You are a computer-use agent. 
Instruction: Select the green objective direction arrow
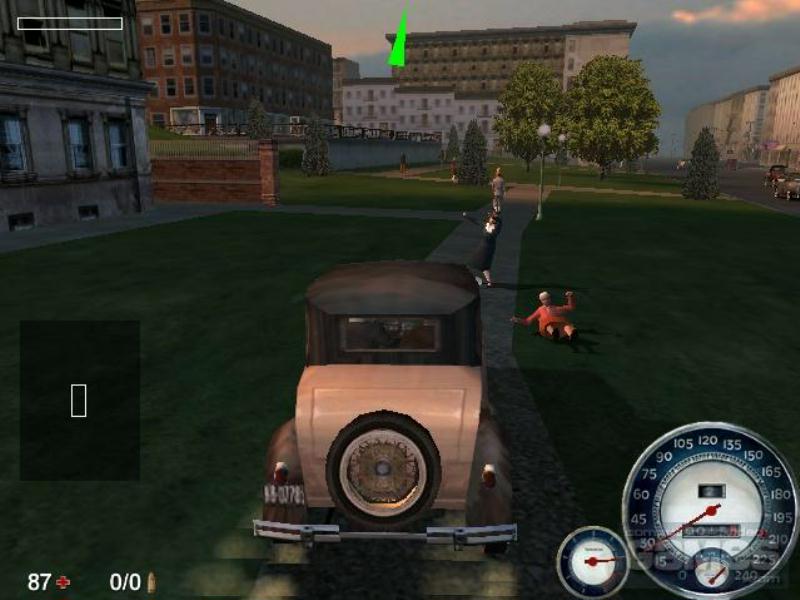point(400,41)
